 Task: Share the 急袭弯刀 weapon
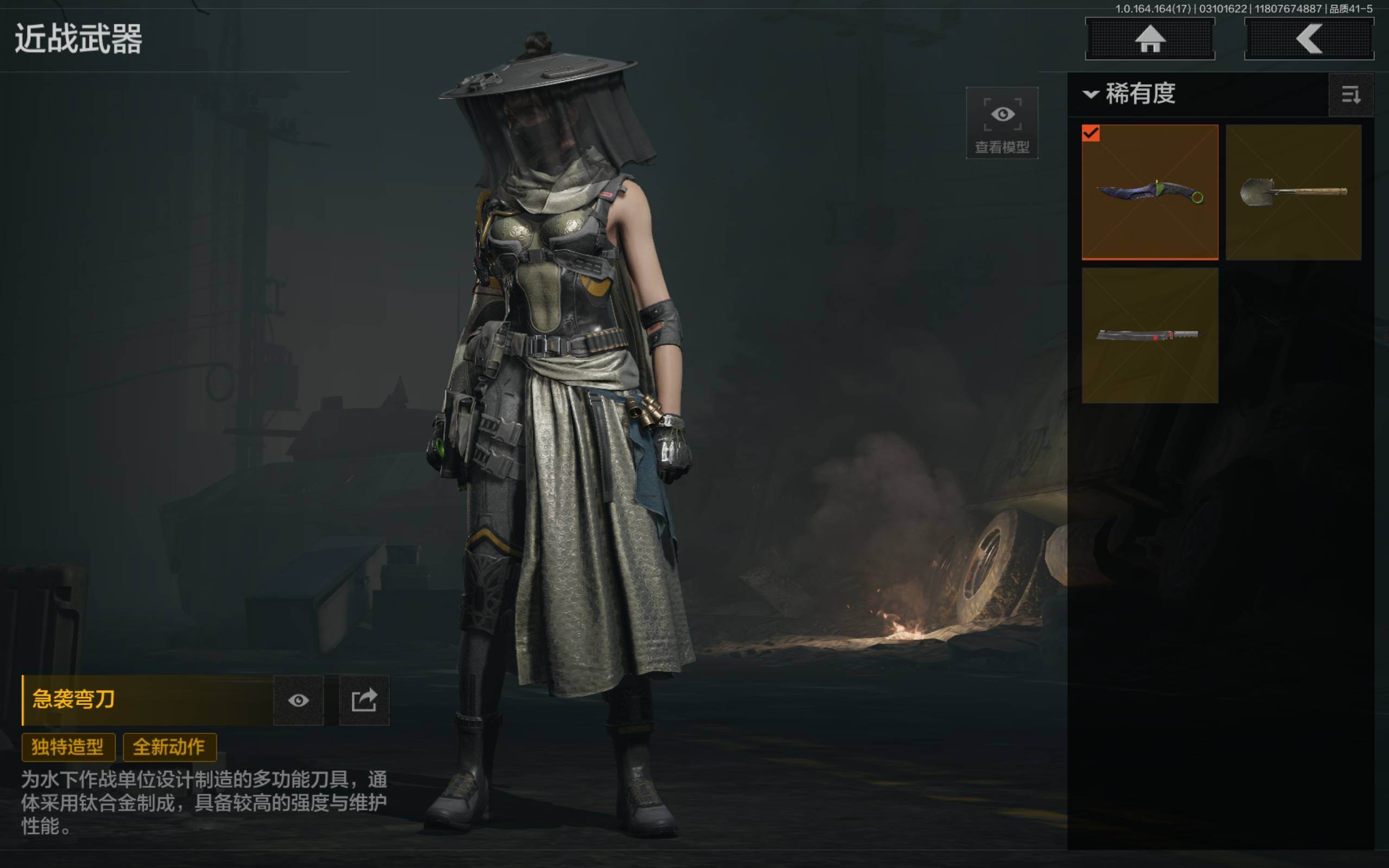pyautogui.click(x=364, y=700)
